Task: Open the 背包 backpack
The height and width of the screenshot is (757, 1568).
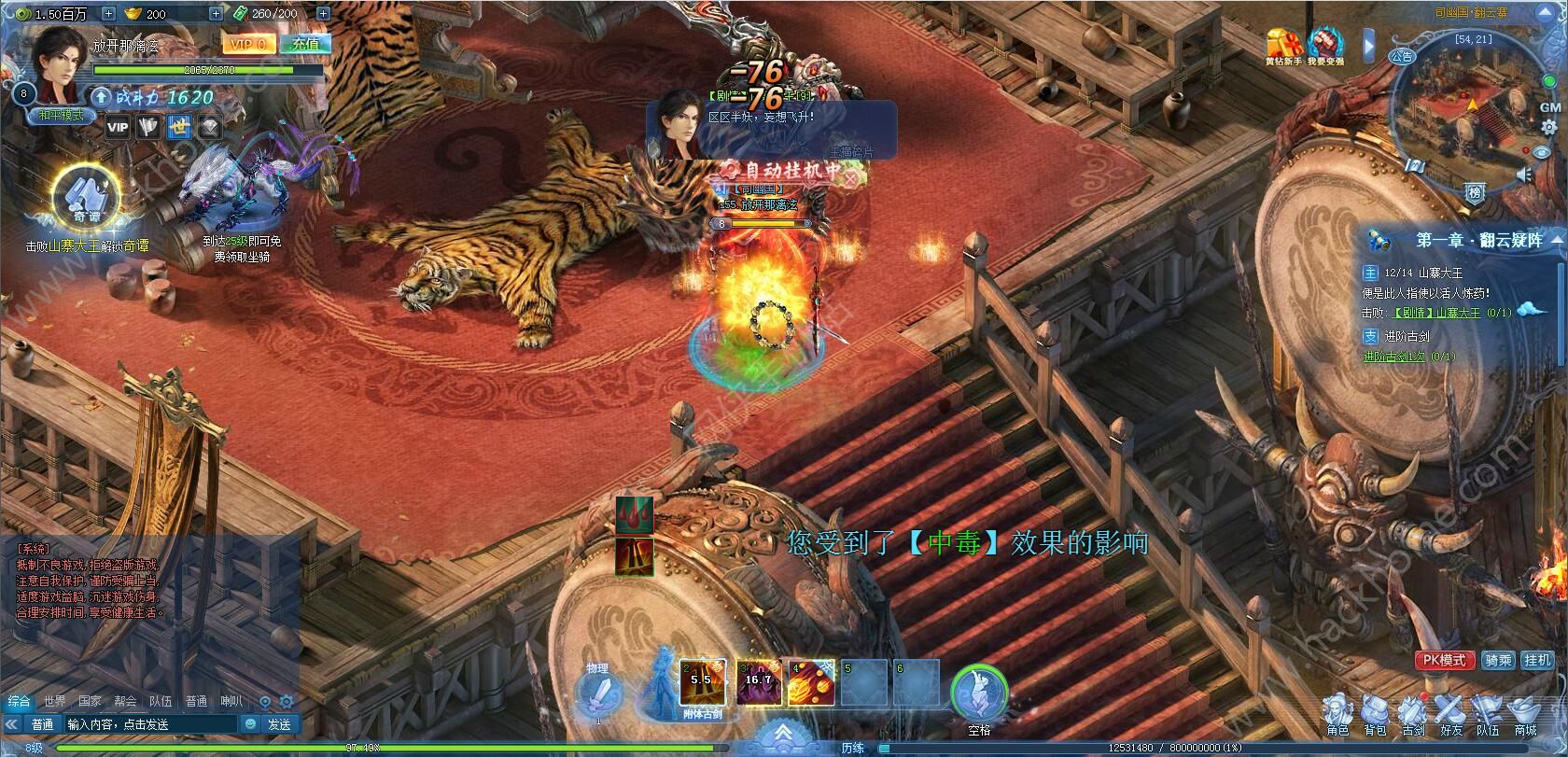Action: pos(1375,712)
